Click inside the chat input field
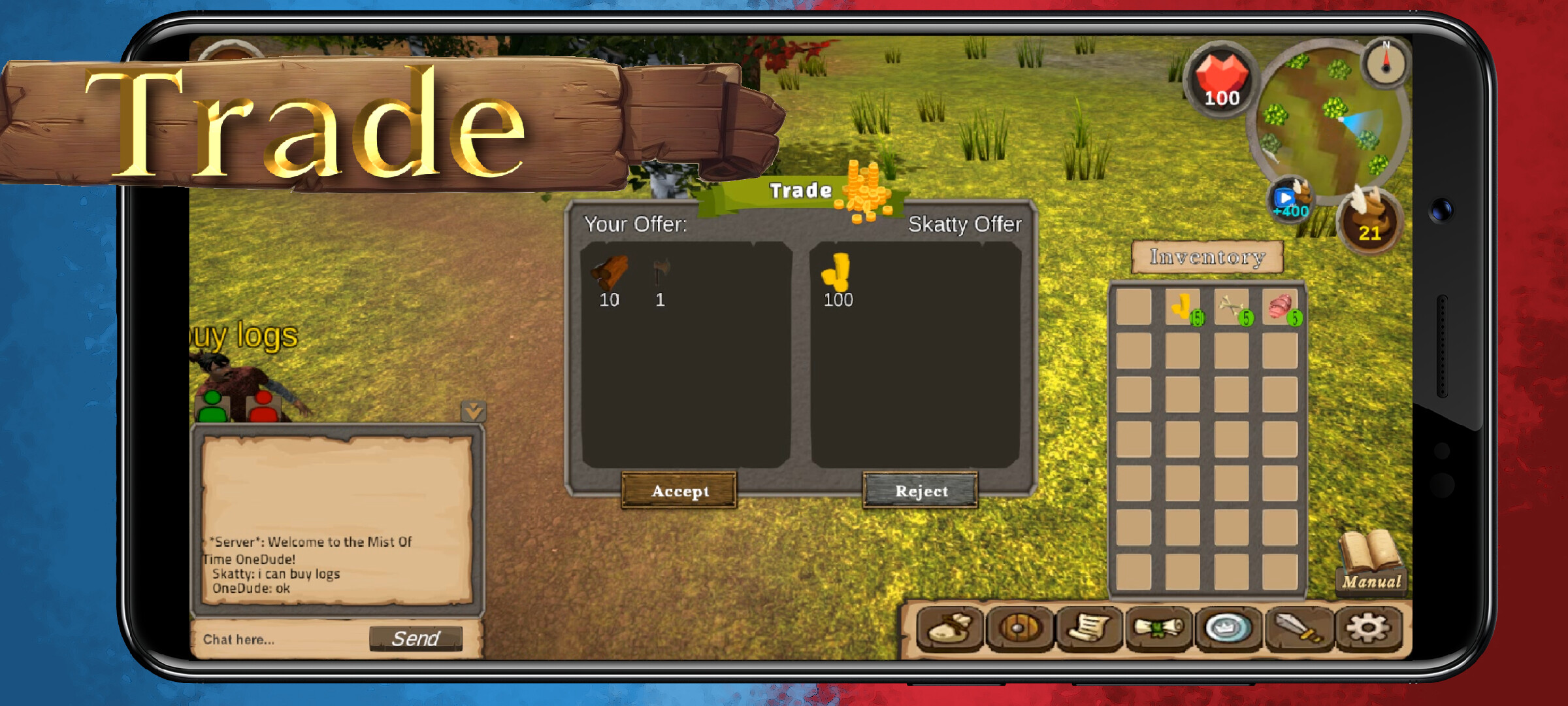The height and width of the screenshot is (706, 1568). [274, 639]
